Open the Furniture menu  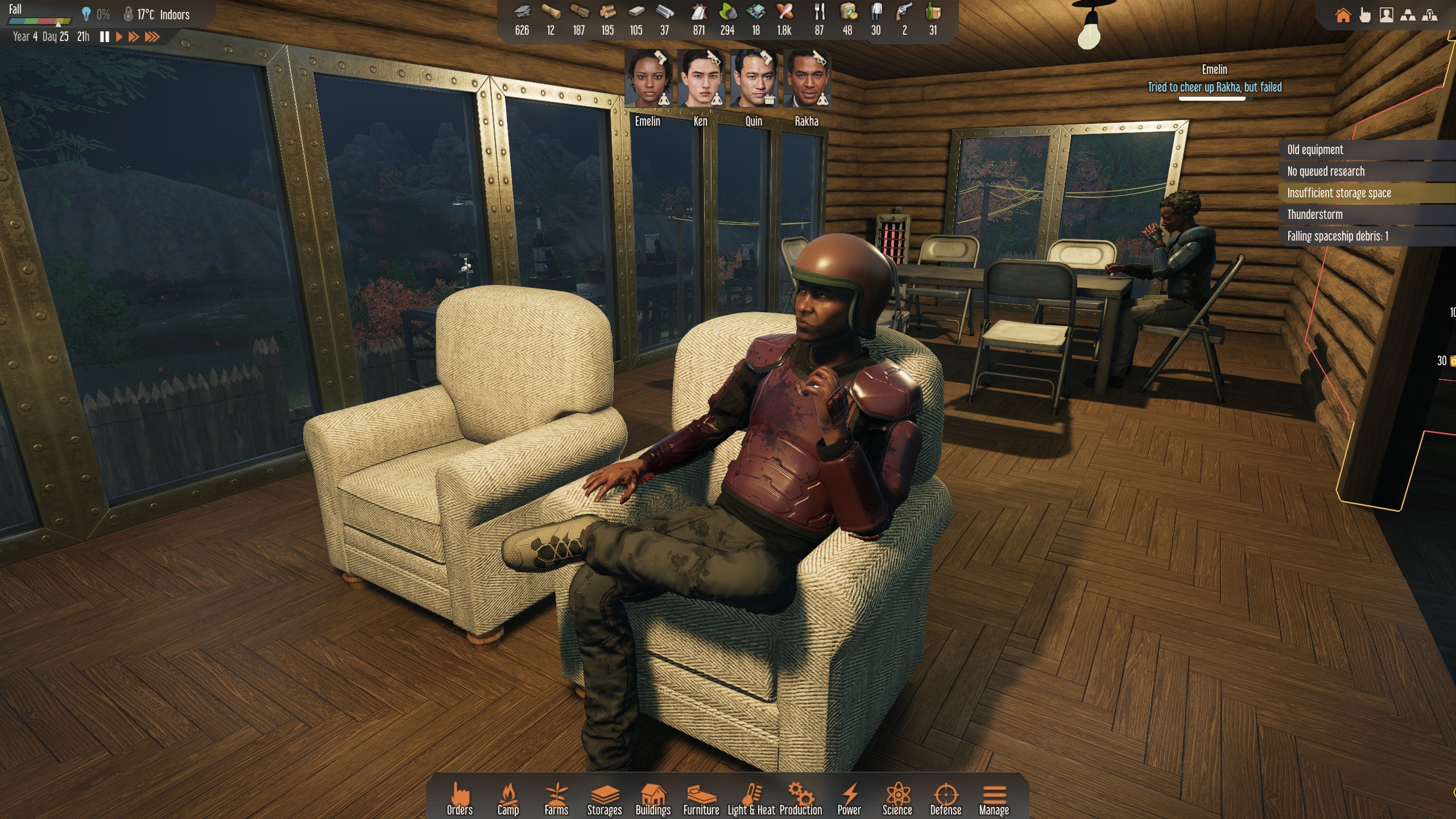(701, 799)
